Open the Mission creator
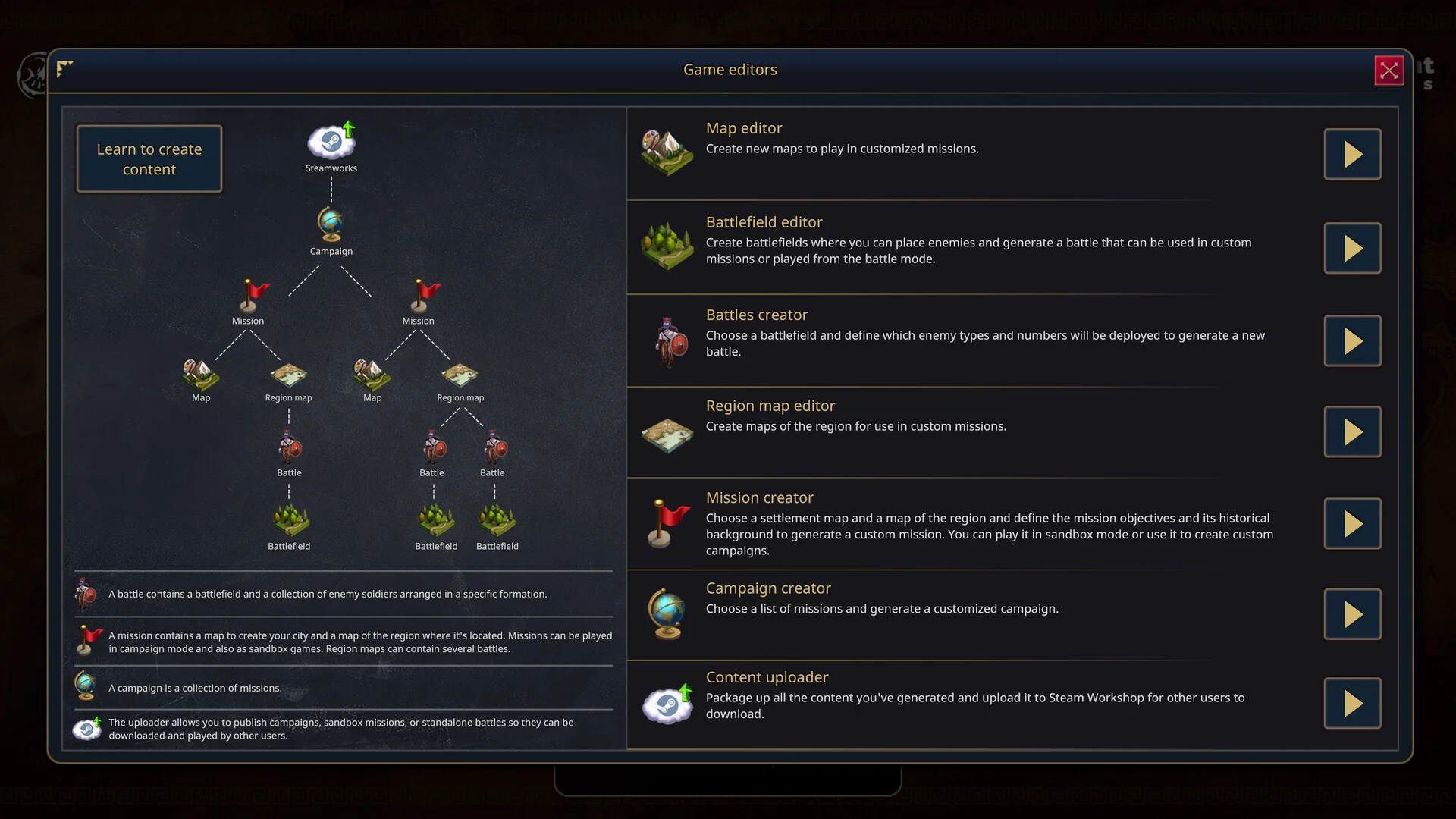The height and width of the screenshot is (819, 1456). 1352,524
